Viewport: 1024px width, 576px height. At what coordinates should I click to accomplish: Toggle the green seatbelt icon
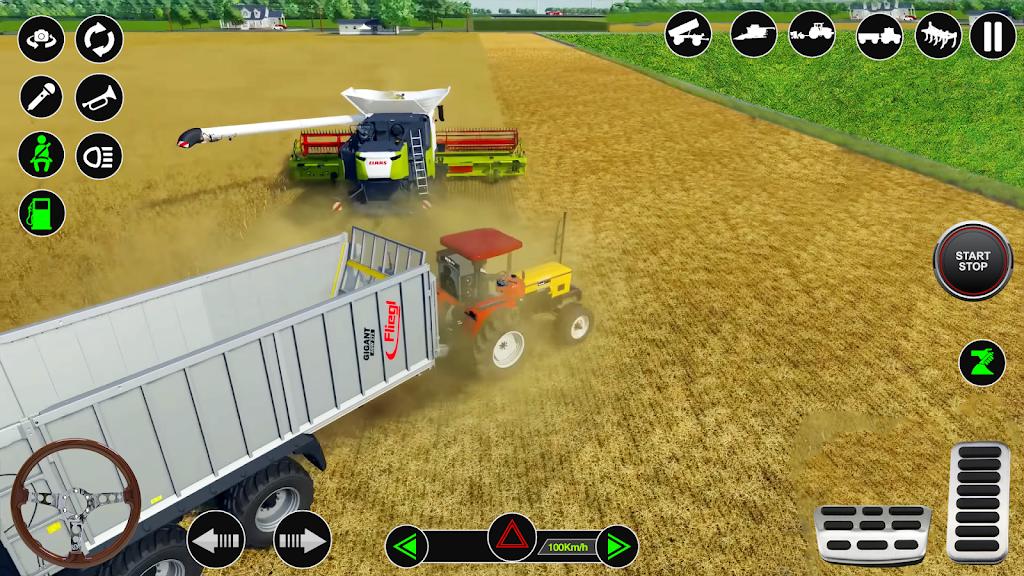point(41,155)
